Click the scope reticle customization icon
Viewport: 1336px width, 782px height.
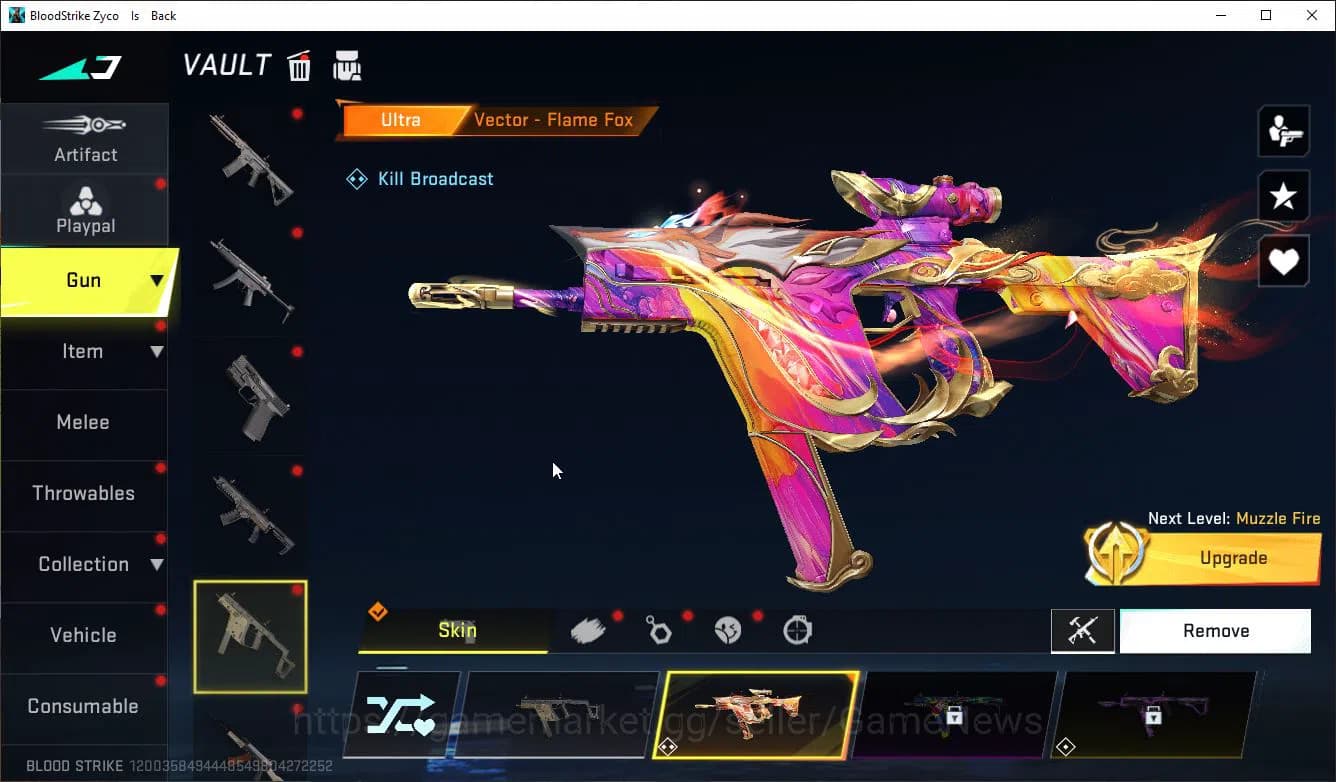pyautogui.click(x=797, y=628)
